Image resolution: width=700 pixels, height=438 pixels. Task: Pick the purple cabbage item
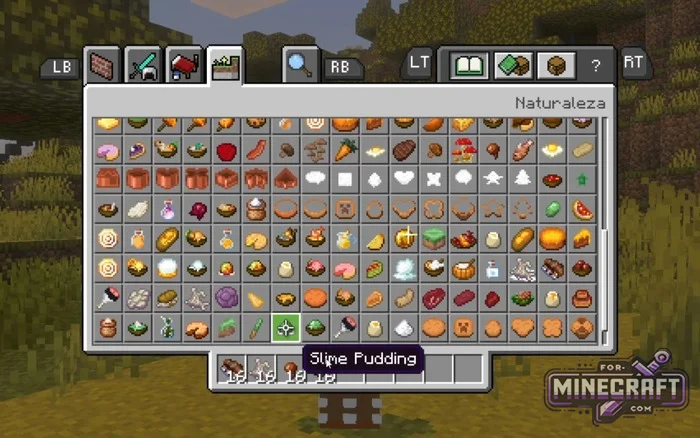click(x=226, y=298)
